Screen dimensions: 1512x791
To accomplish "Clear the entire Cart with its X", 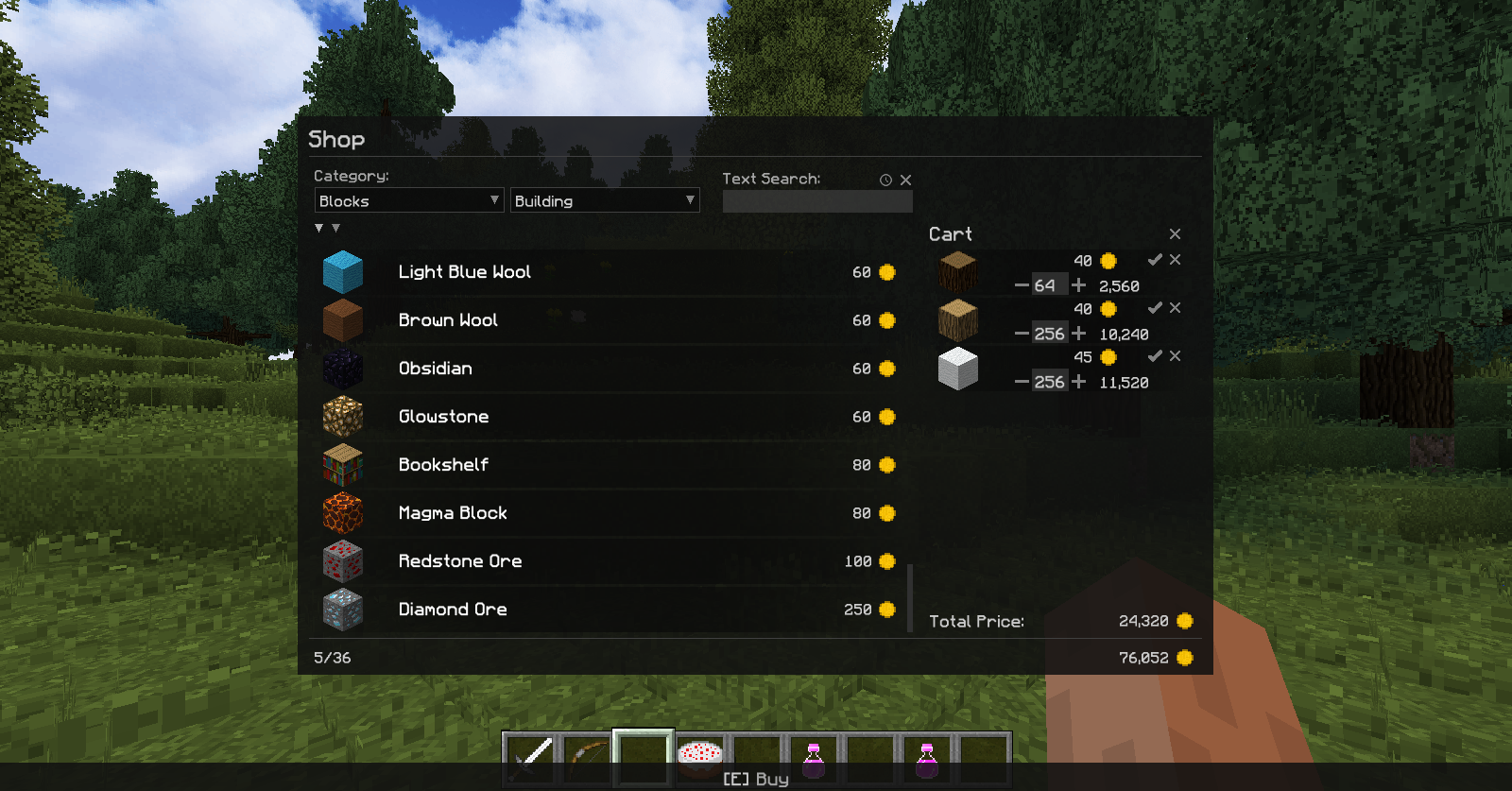I will click(x=1176, y=233).
